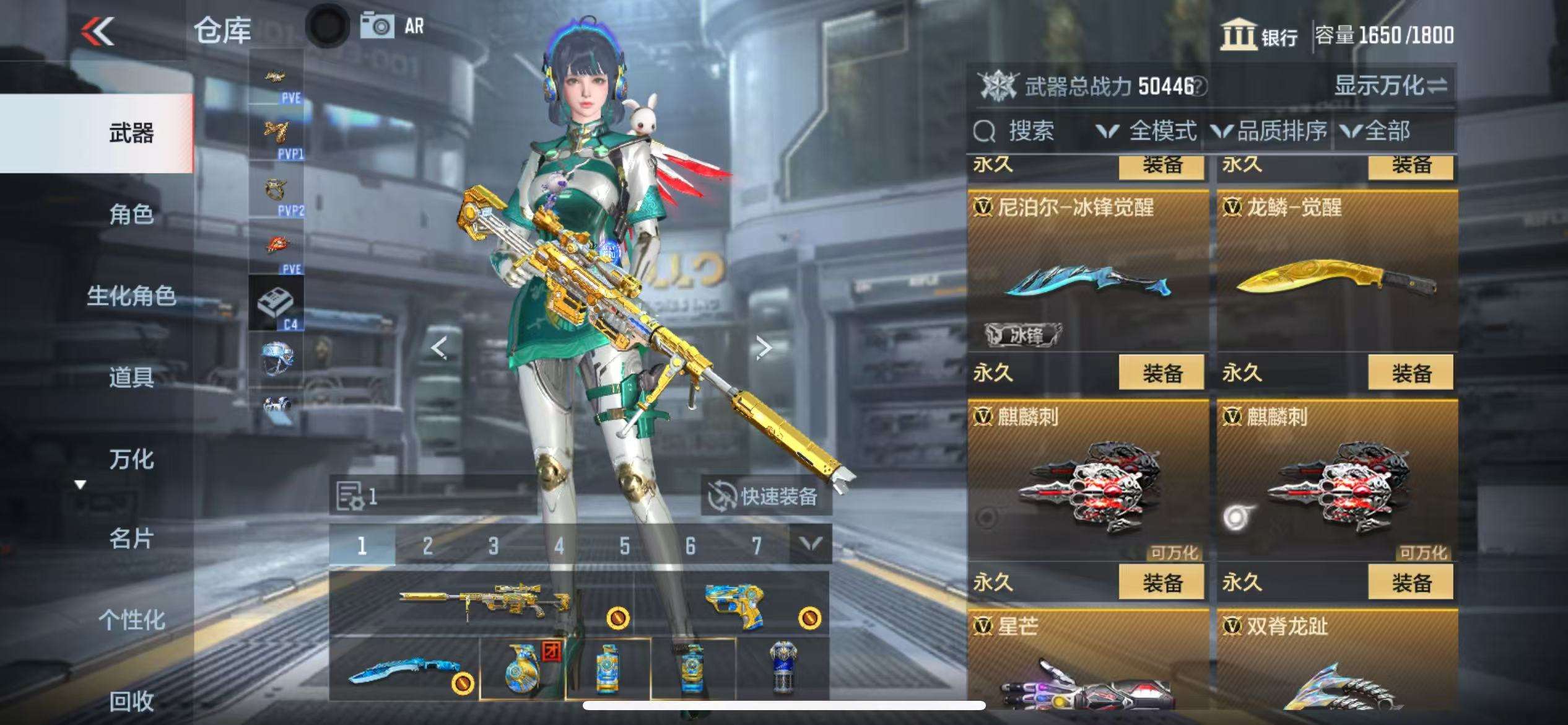Open the 名片 name card tab

point(131,538)
